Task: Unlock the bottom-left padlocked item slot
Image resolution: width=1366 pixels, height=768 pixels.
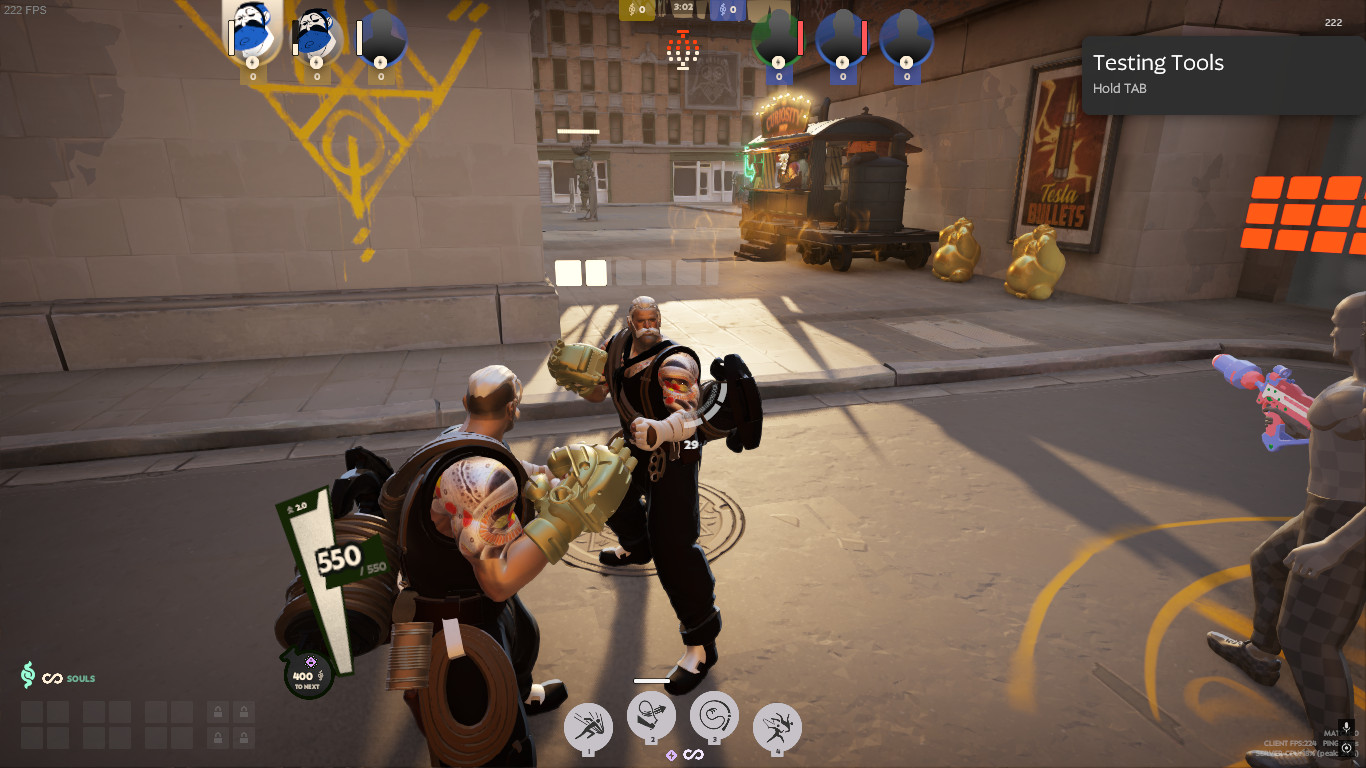Action: click(x=218, y=738)
